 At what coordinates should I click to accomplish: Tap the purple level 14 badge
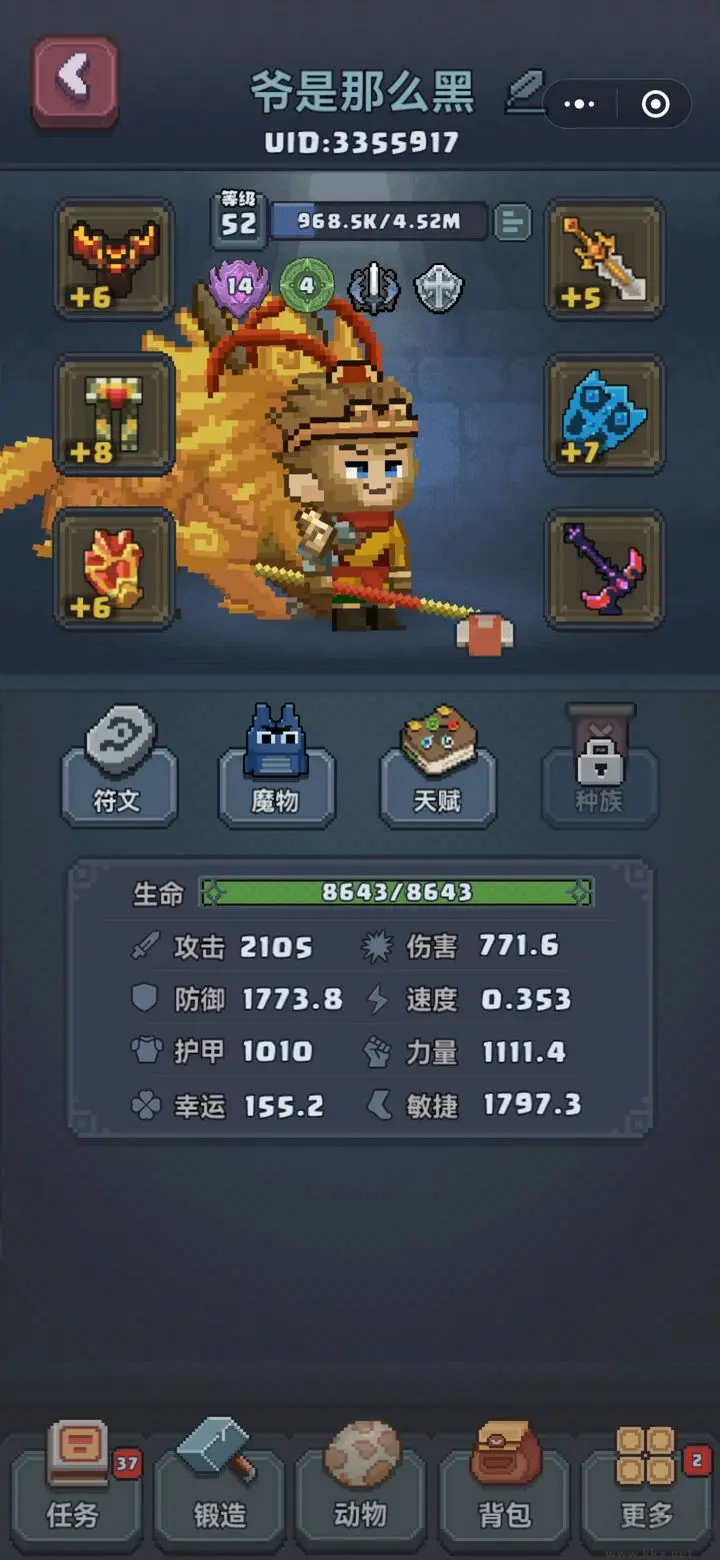coord(238,287)
